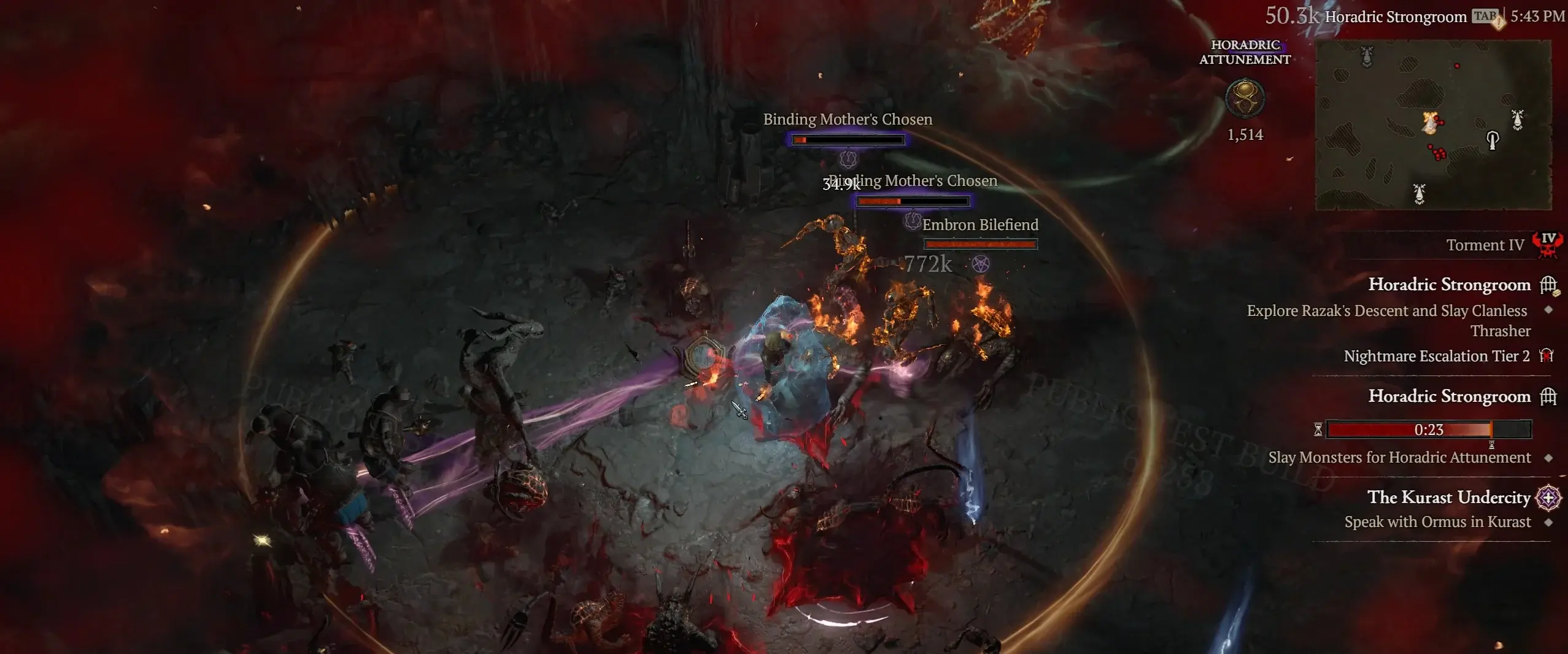Image resolution: width=1568 pixels, height=654 pixels.
Task: Click the Kurast Undercity quest icon
Action: point(1548,498)
